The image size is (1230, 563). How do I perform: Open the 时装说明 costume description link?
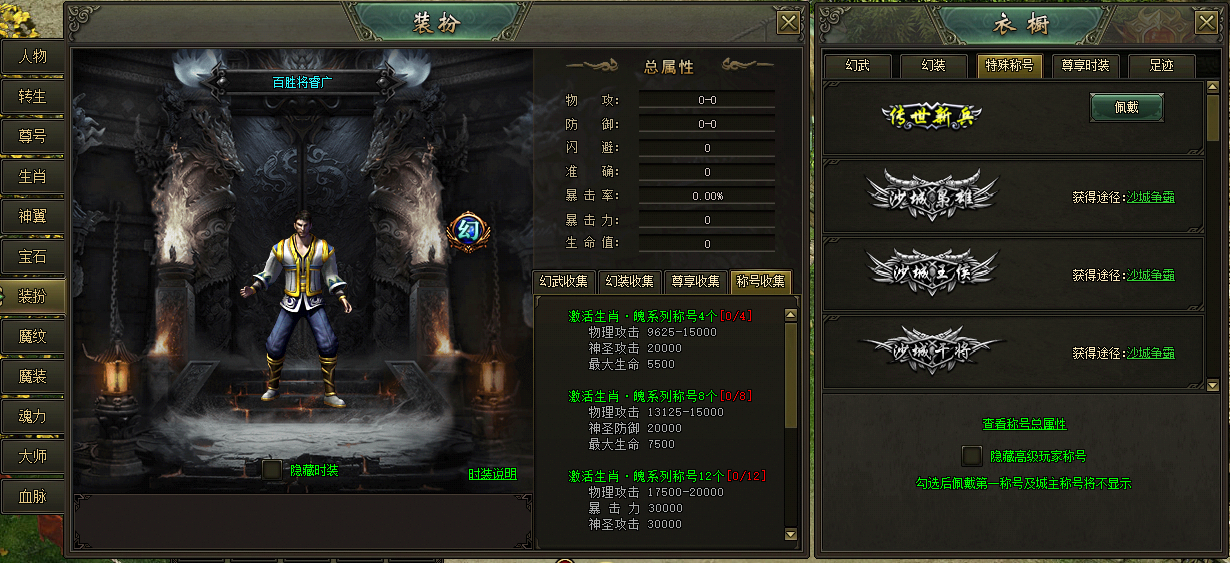tap(492, 474)
